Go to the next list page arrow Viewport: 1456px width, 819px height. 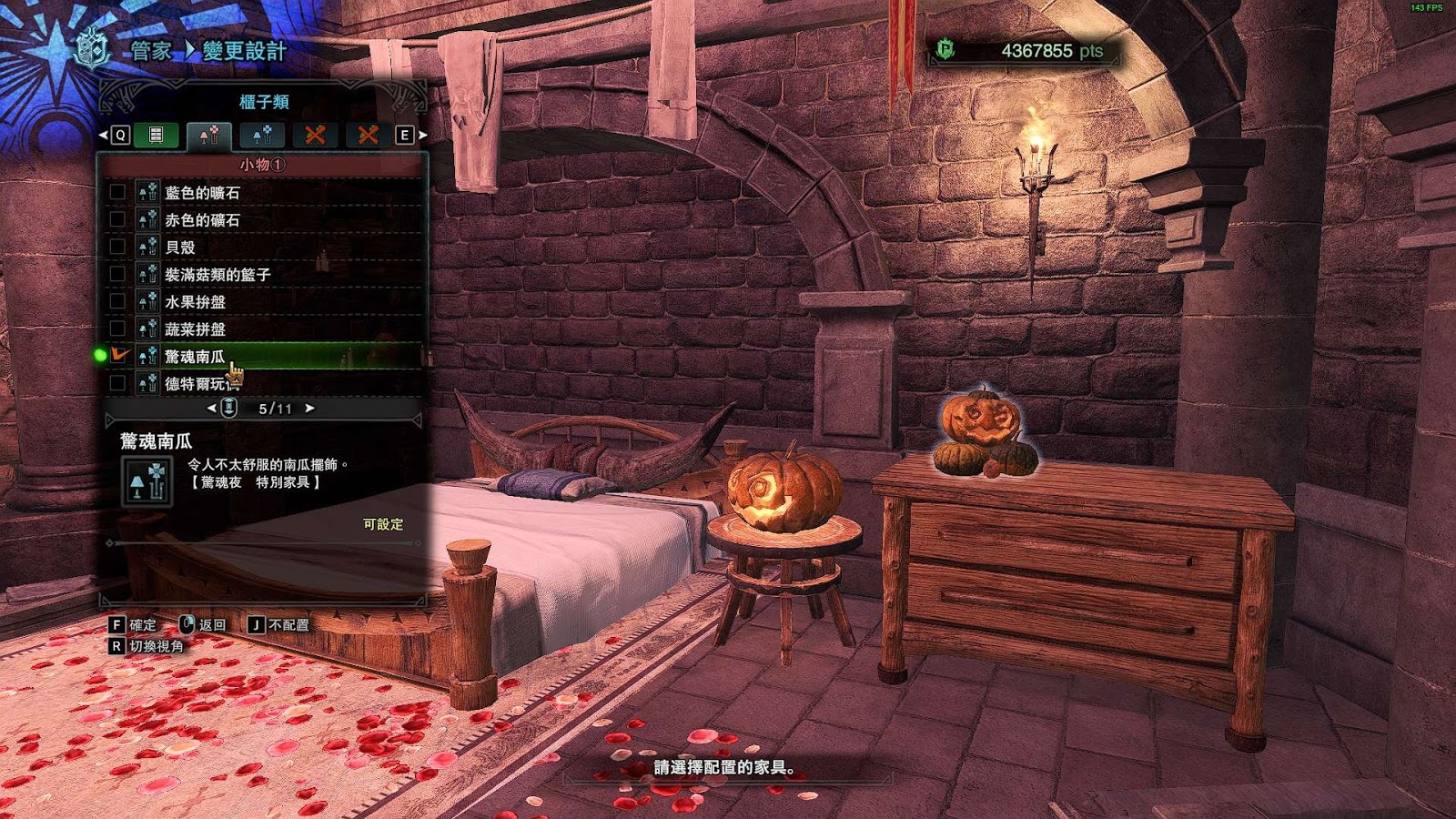coord(310,409)
